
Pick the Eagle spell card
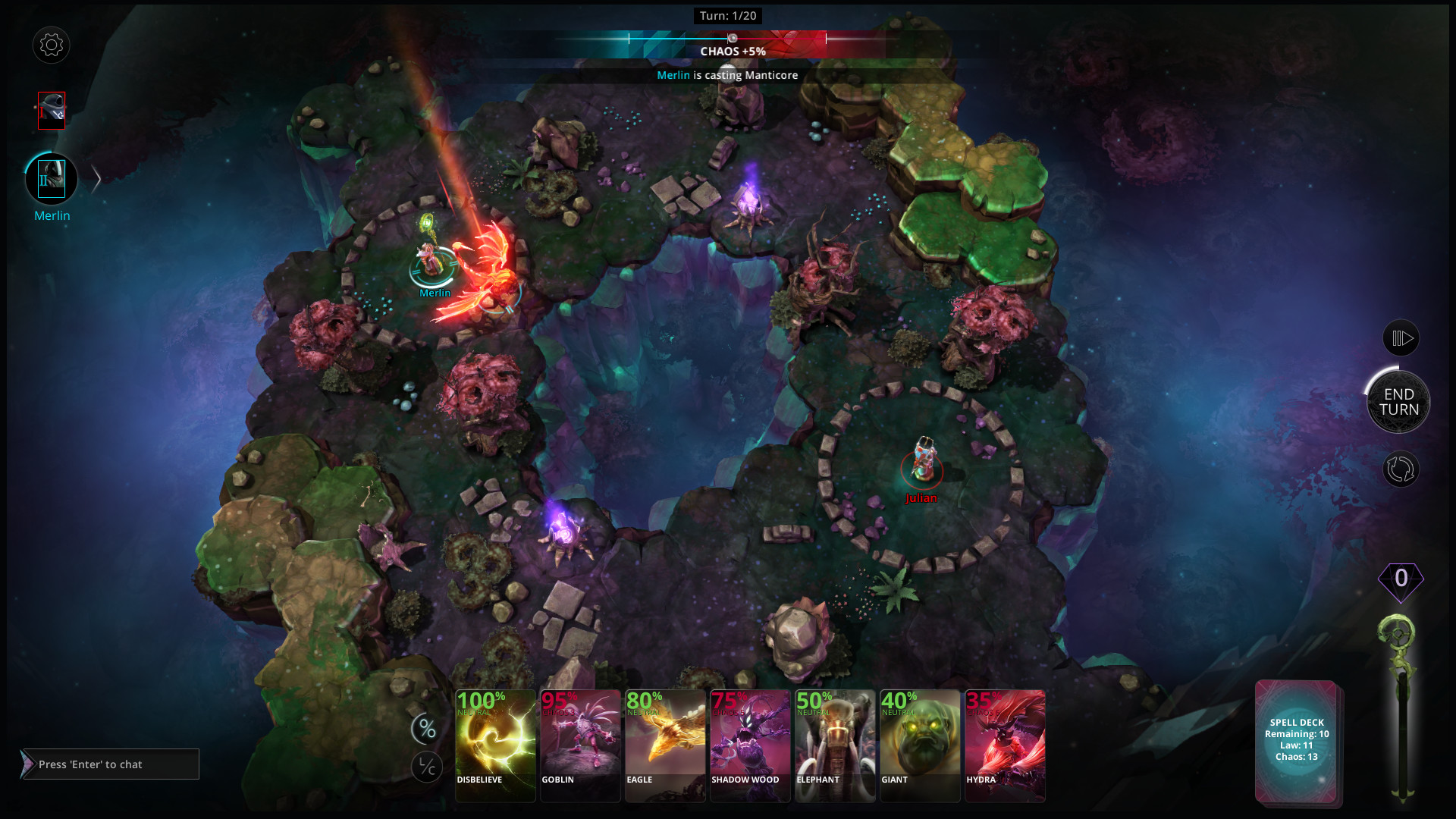coord(665,745)
